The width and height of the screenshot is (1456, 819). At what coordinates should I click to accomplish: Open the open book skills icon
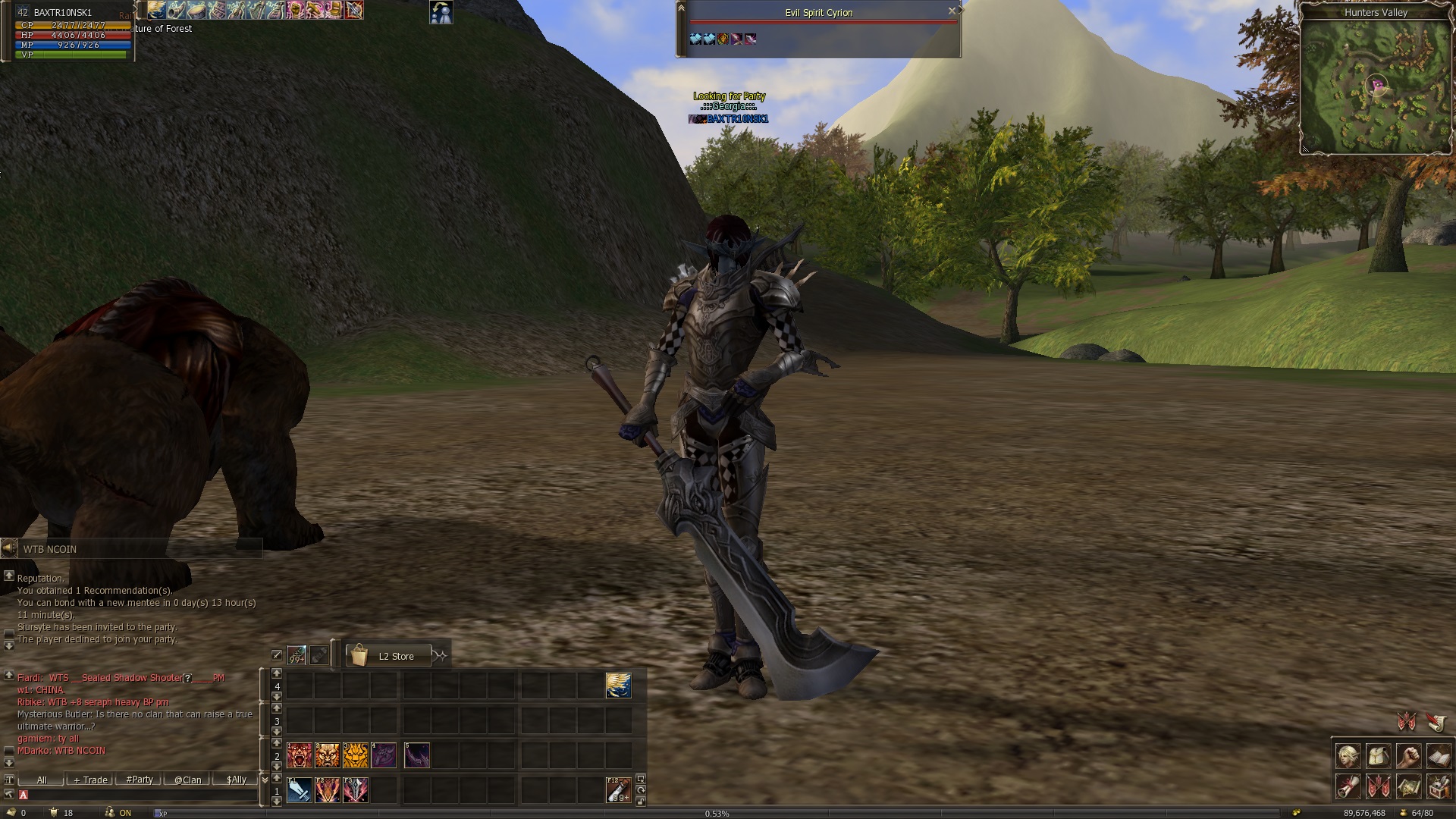1439,757
